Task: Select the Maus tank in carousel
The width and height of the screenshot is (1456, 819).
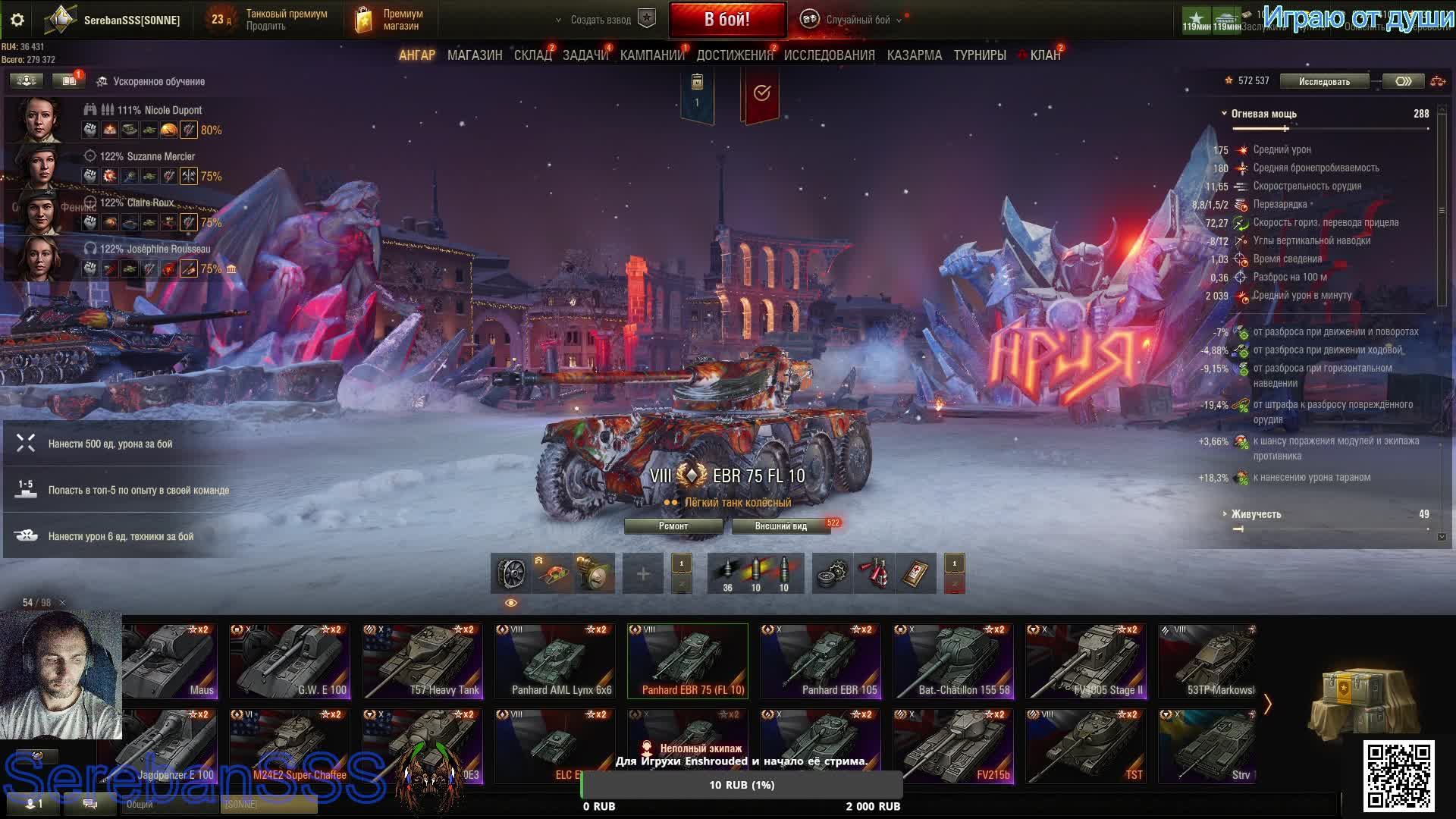Action: point(170,660)
